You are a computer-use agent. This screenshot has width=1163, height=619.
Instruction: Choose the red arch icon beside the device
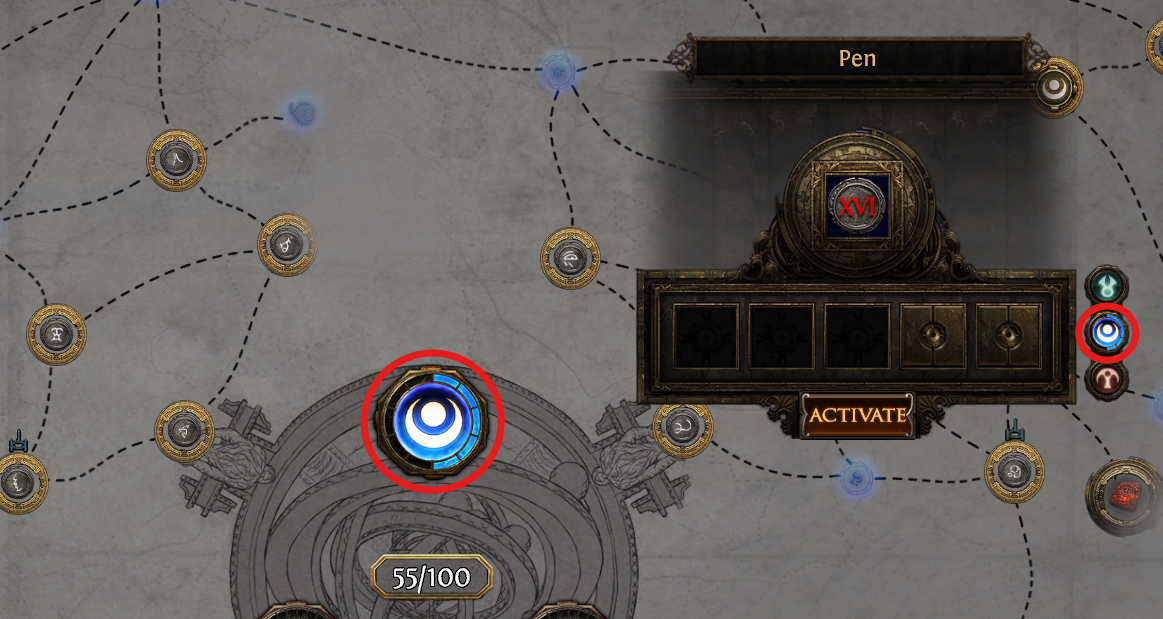click(x=1106, y=378)
